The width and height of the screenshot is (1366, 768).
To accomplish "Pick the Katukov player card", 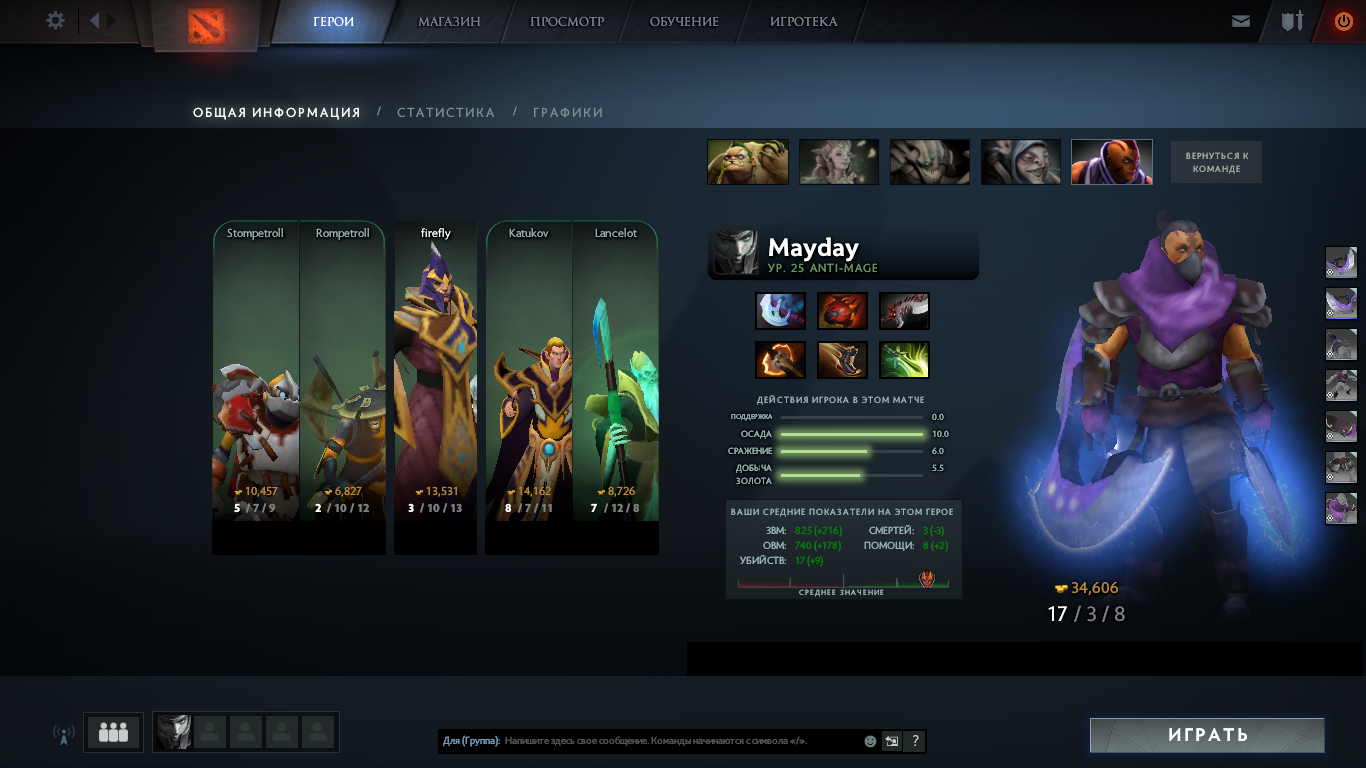I will click(528, 385).
